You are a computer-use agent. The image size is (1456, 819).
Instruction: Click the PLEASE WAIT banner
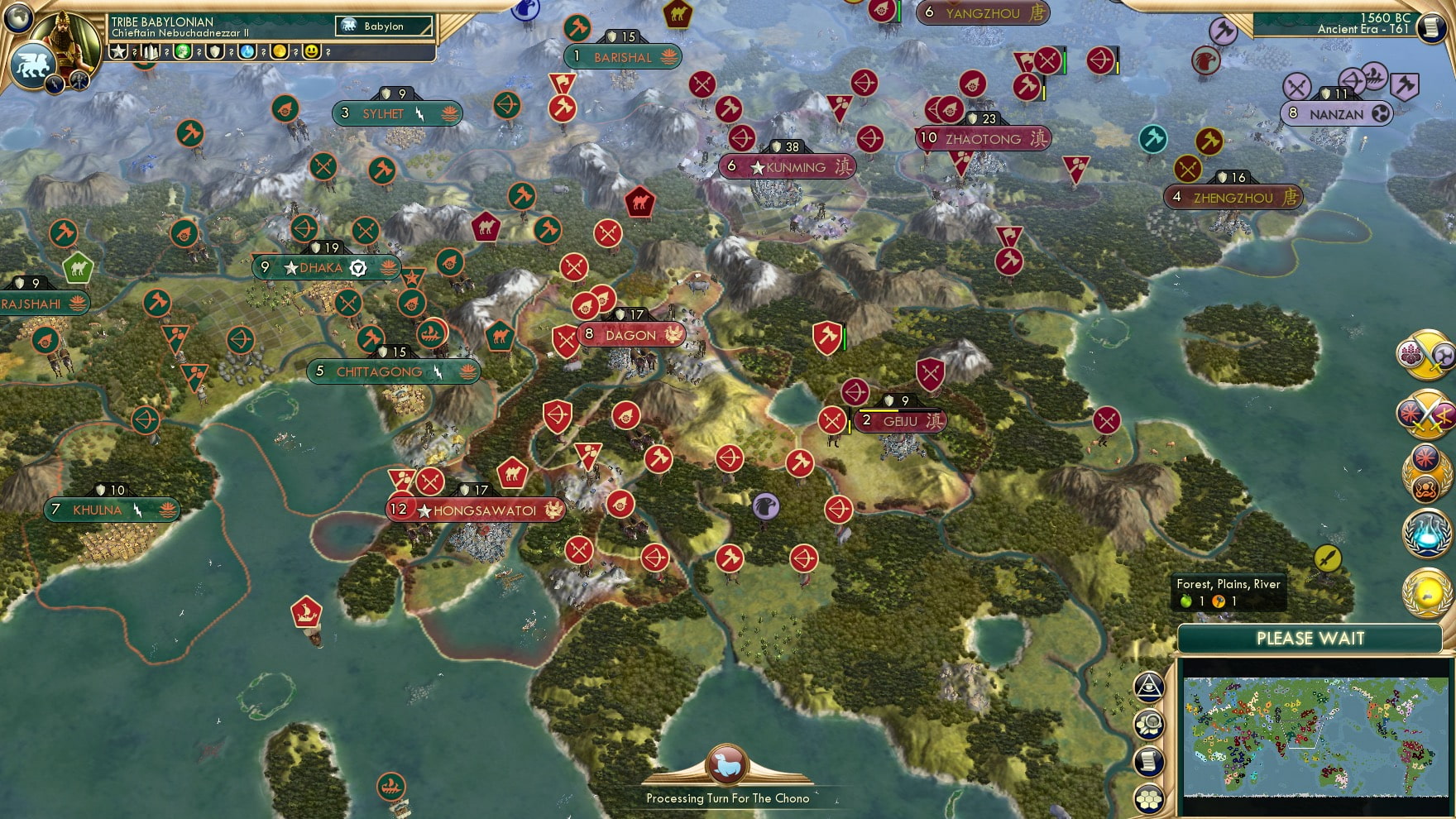1311,639
